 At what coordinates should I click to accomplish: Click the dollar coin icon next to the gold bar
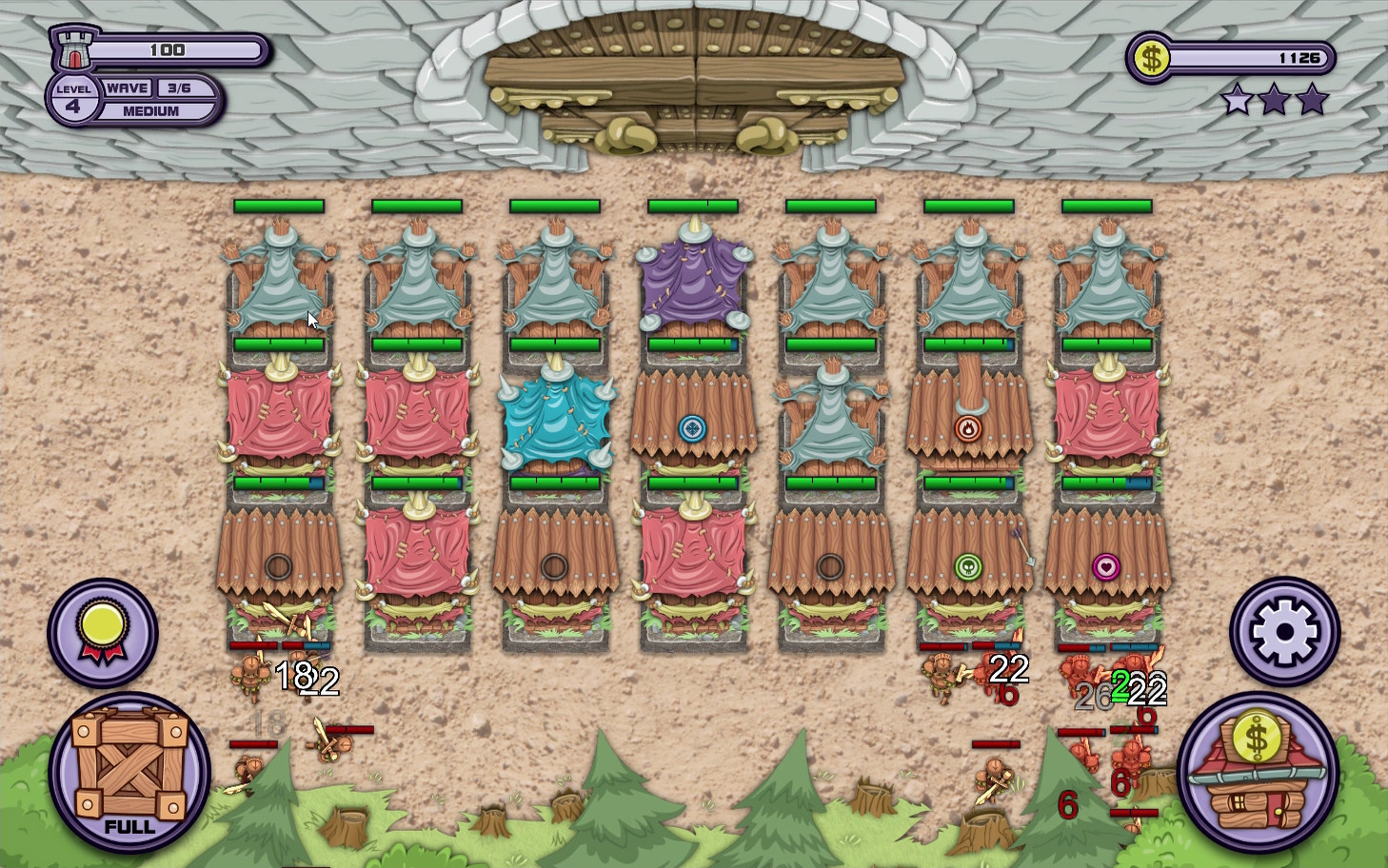[x=1154, y=59]
